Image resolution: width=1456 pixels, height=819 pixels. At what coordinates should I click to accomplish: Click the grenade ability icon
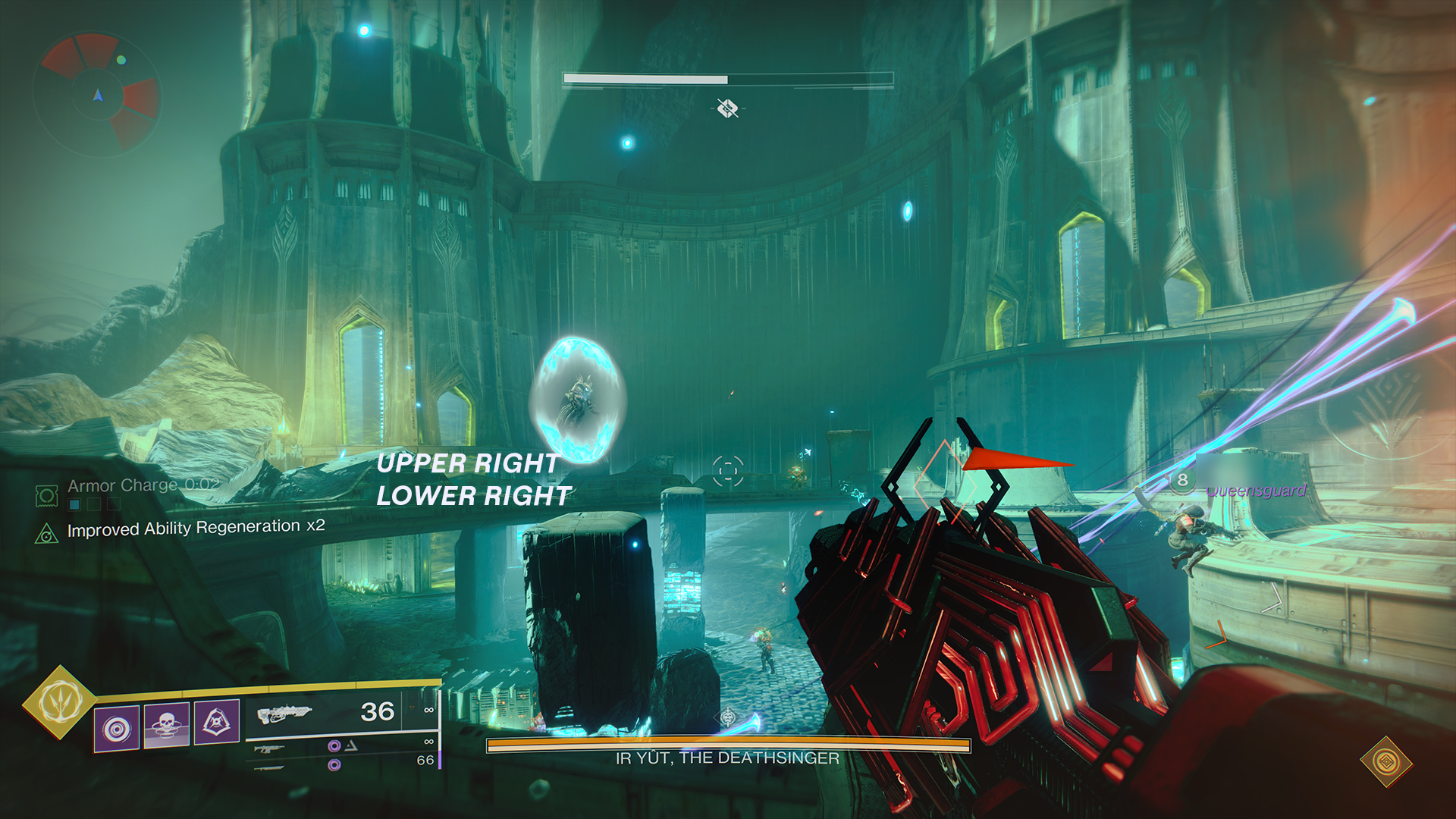tap(117, 726)
